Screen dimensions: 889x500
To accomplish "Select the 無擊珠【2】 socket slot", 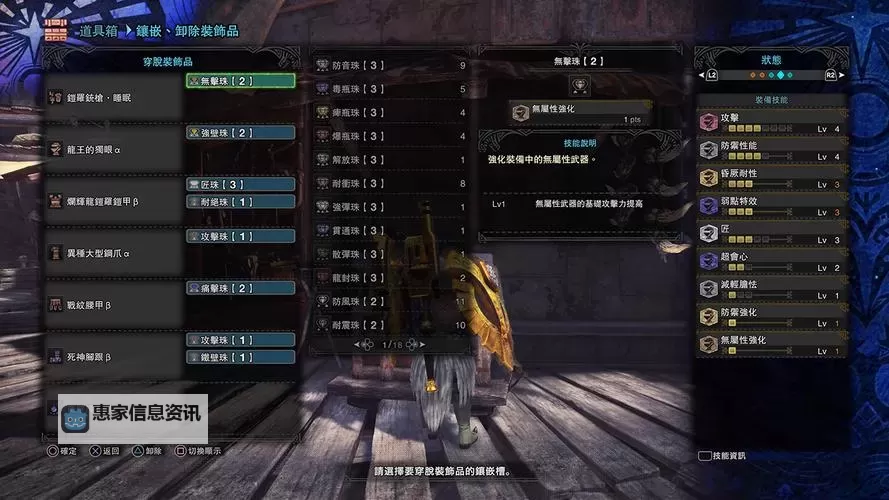I will point(240,80).
